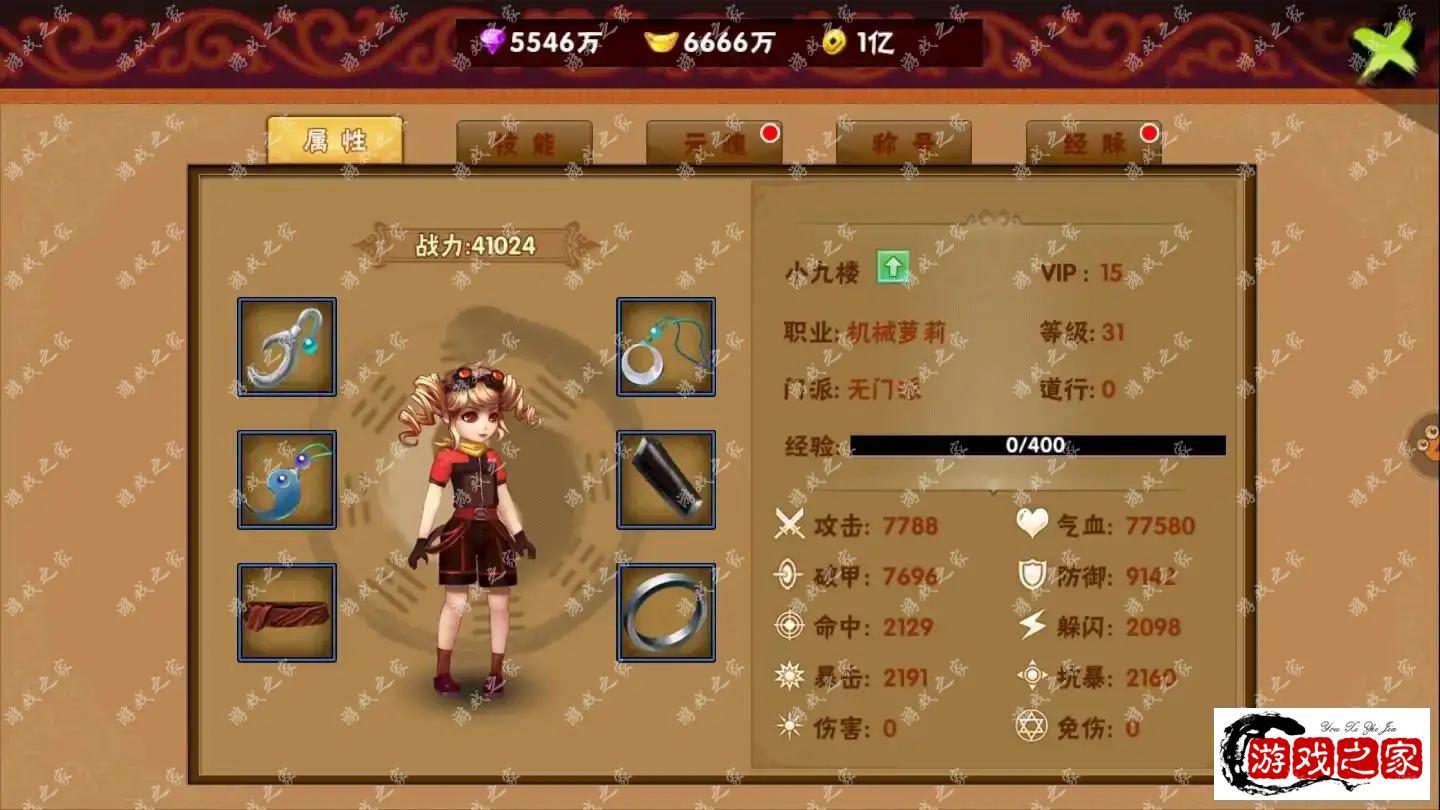Choose the brown belt equipment slot
This screenshot has height=810, width=1440.
pyautogui.click(x=287, y=612)
